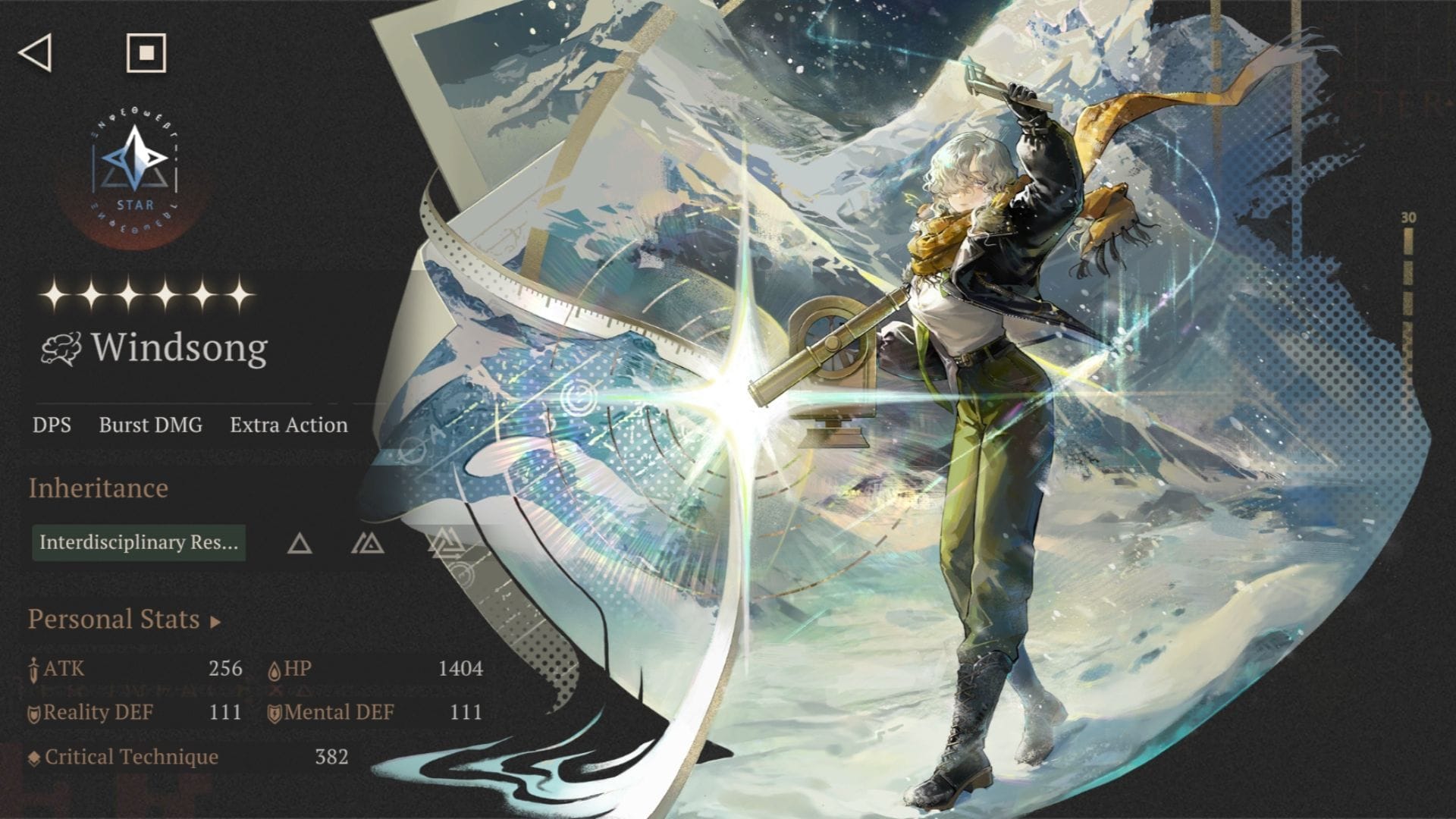
Task: Click the droplet HP stat icon
Action: (275, 670)
